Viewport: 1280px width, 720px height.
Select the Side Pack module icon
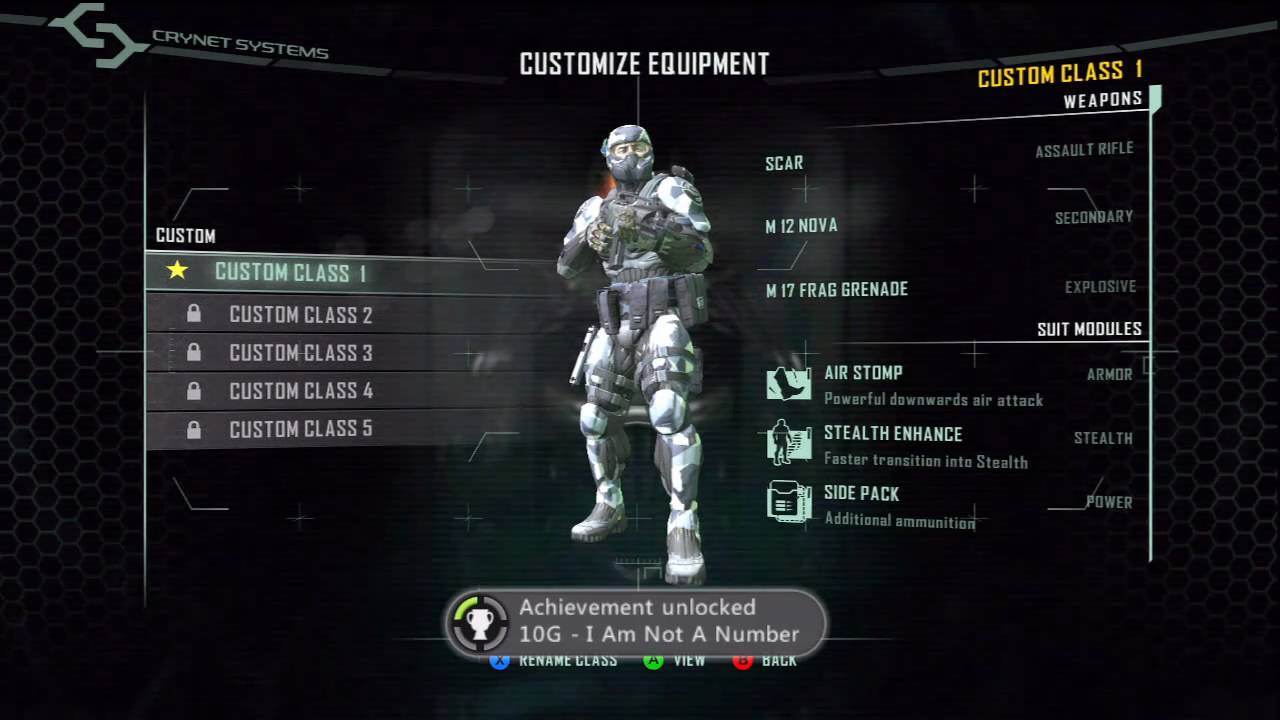tap(788, 502)
